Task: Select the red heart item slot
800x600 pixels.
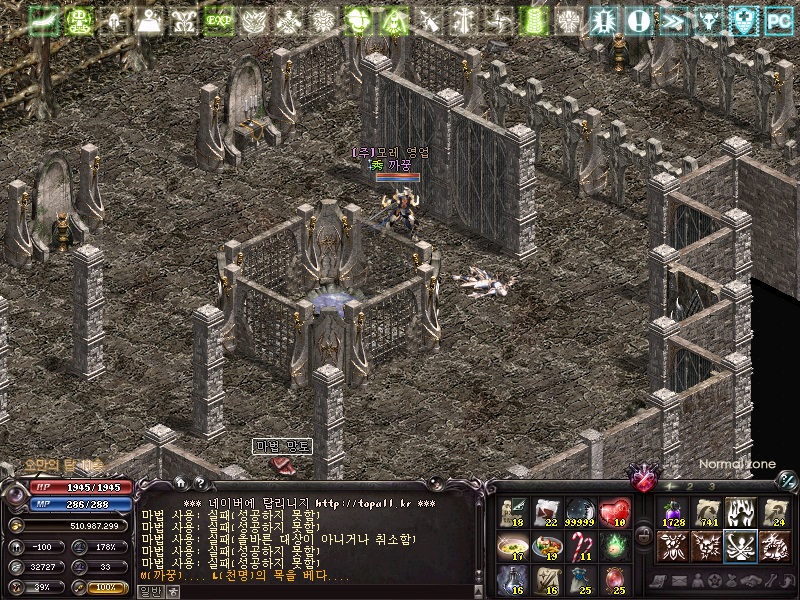Action: 615,513
